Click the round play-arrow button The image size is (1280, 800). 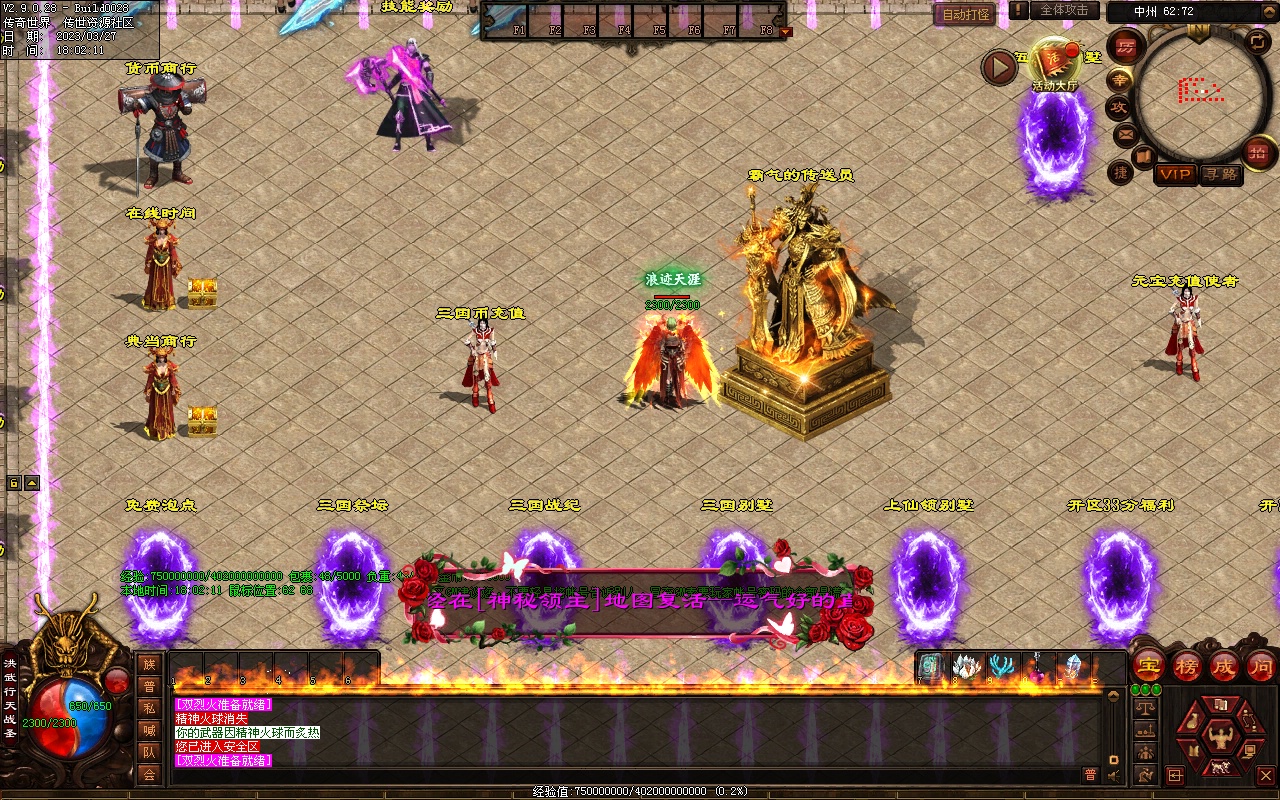pos(998,67)
